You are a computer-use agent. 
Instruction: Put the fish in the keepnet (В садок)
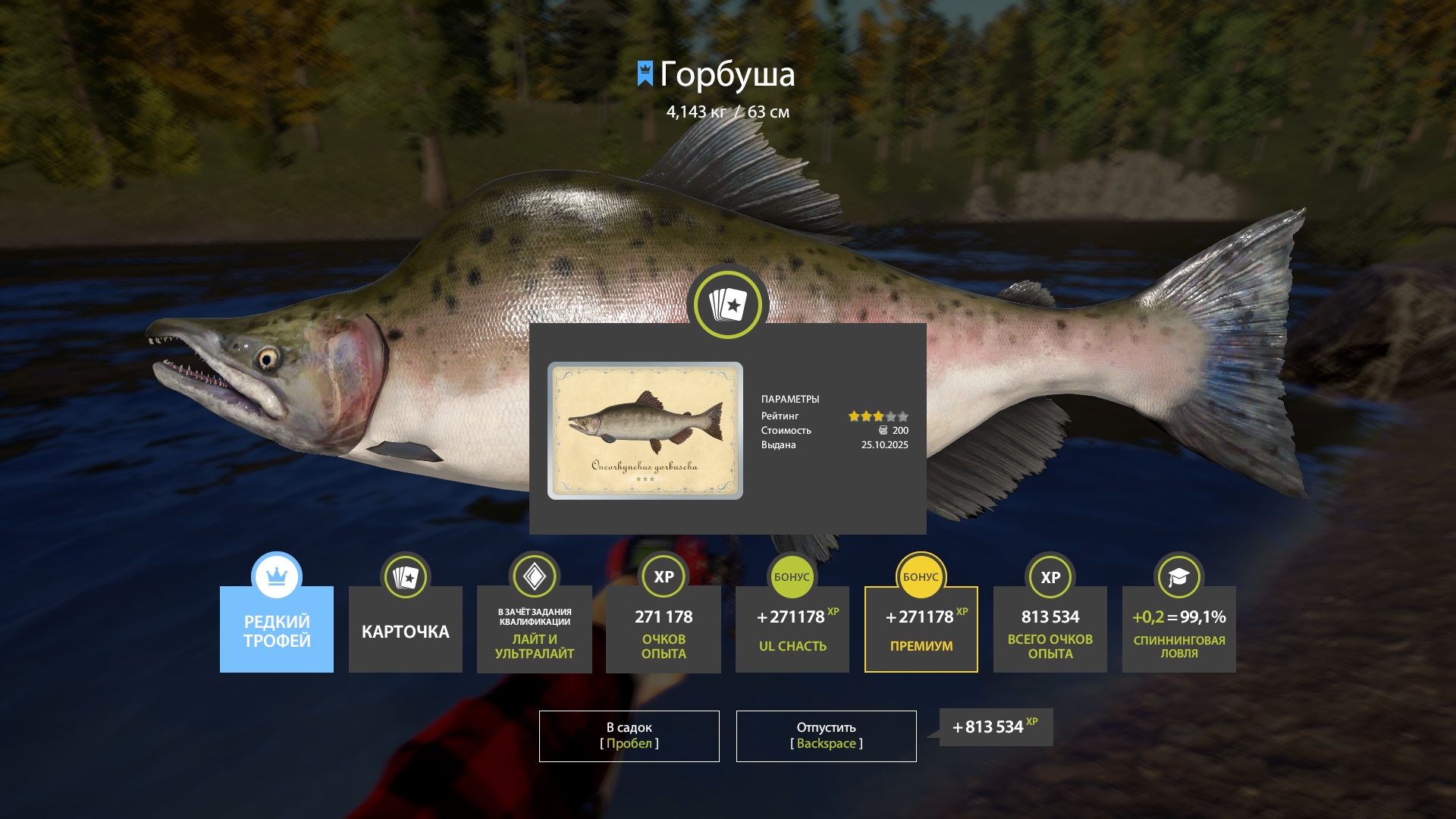tap(629, 736)
